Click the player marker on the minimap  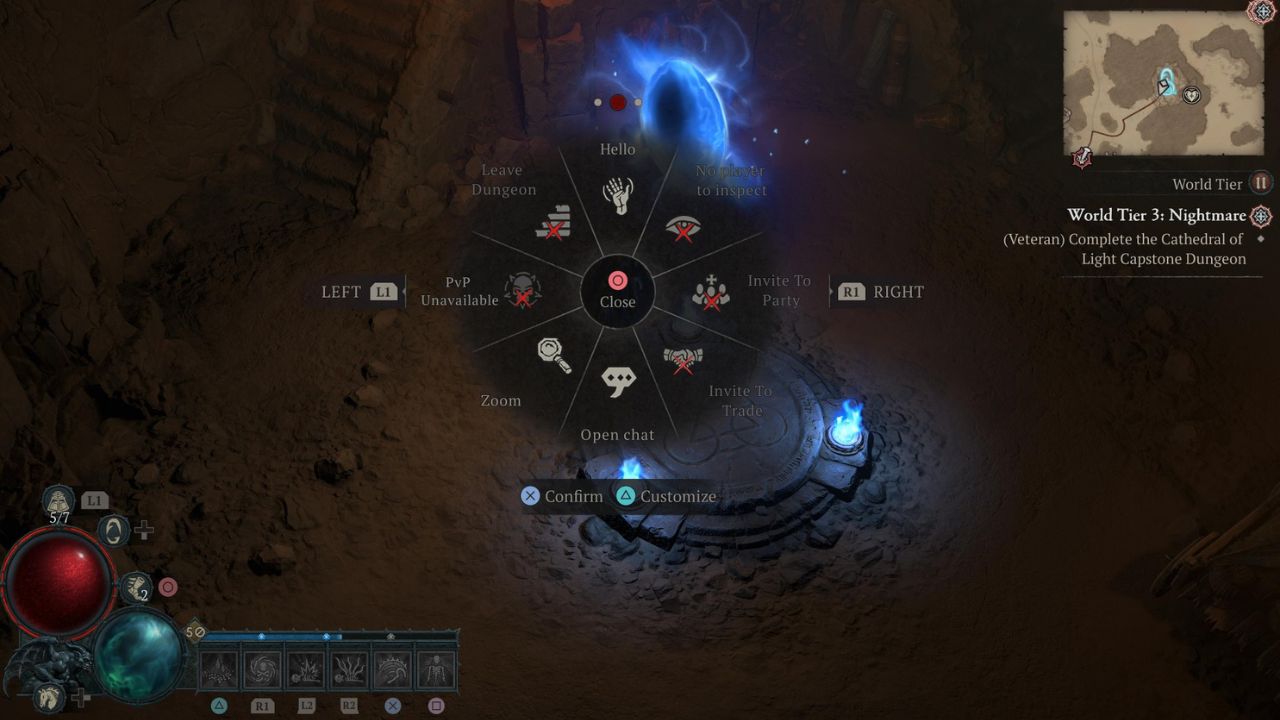(1162, 87)
